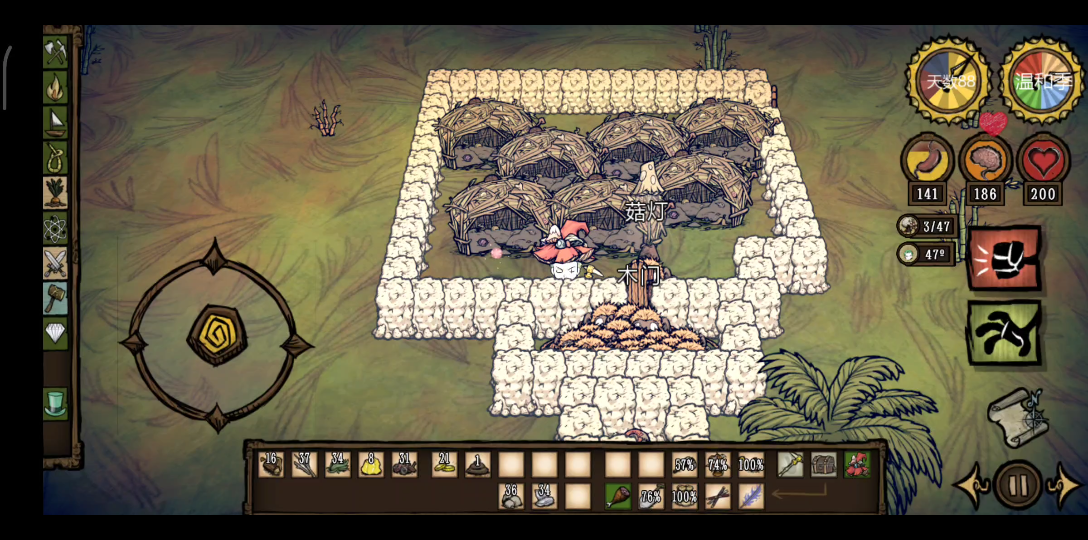Select the diamond Refine crafting tab
Image resolution: width=1088 pixels, height=540 pixels.
point(55,333)
